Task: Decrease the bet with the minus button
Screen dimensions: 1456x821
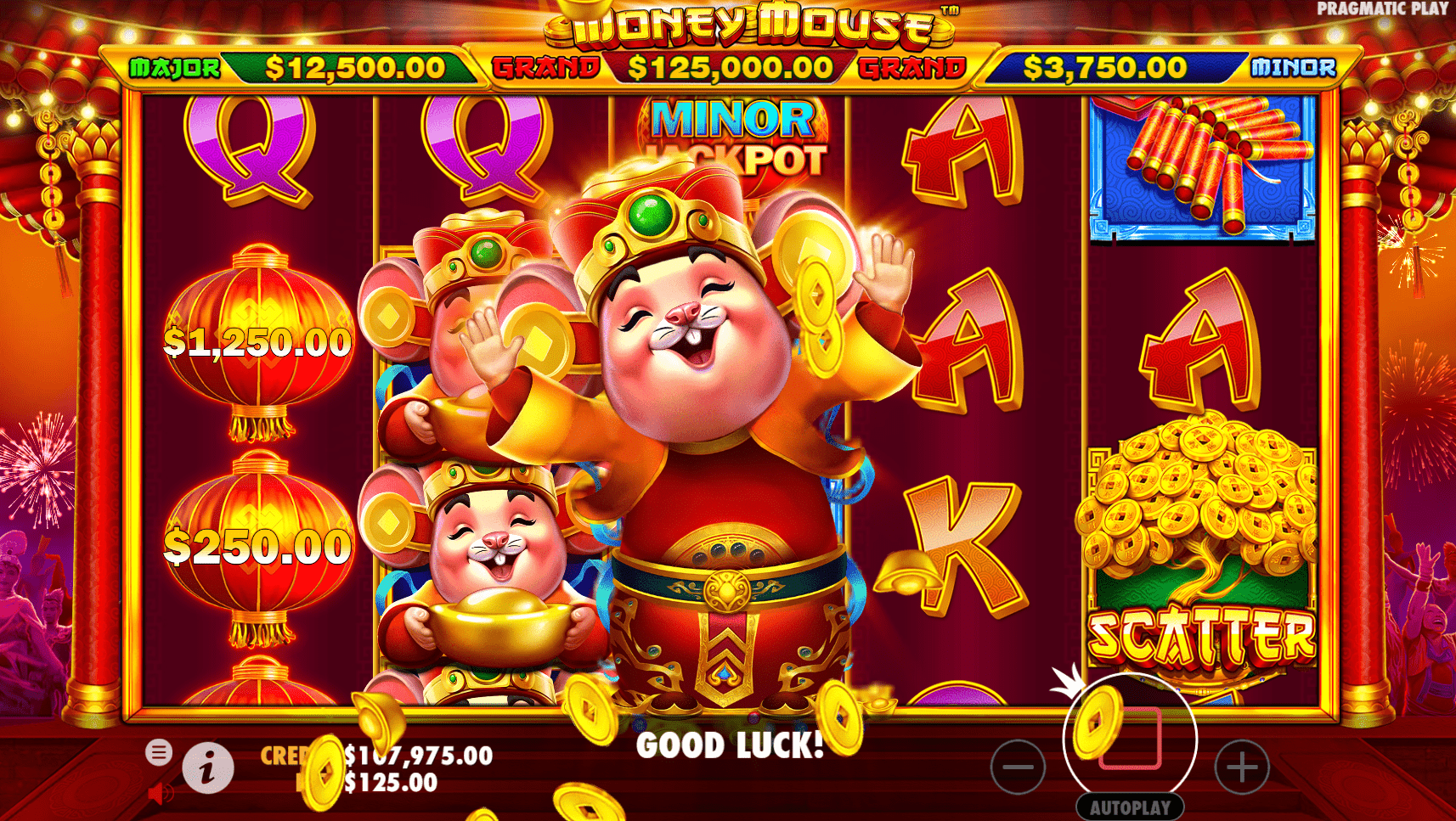Action: tap(1017, 767)
